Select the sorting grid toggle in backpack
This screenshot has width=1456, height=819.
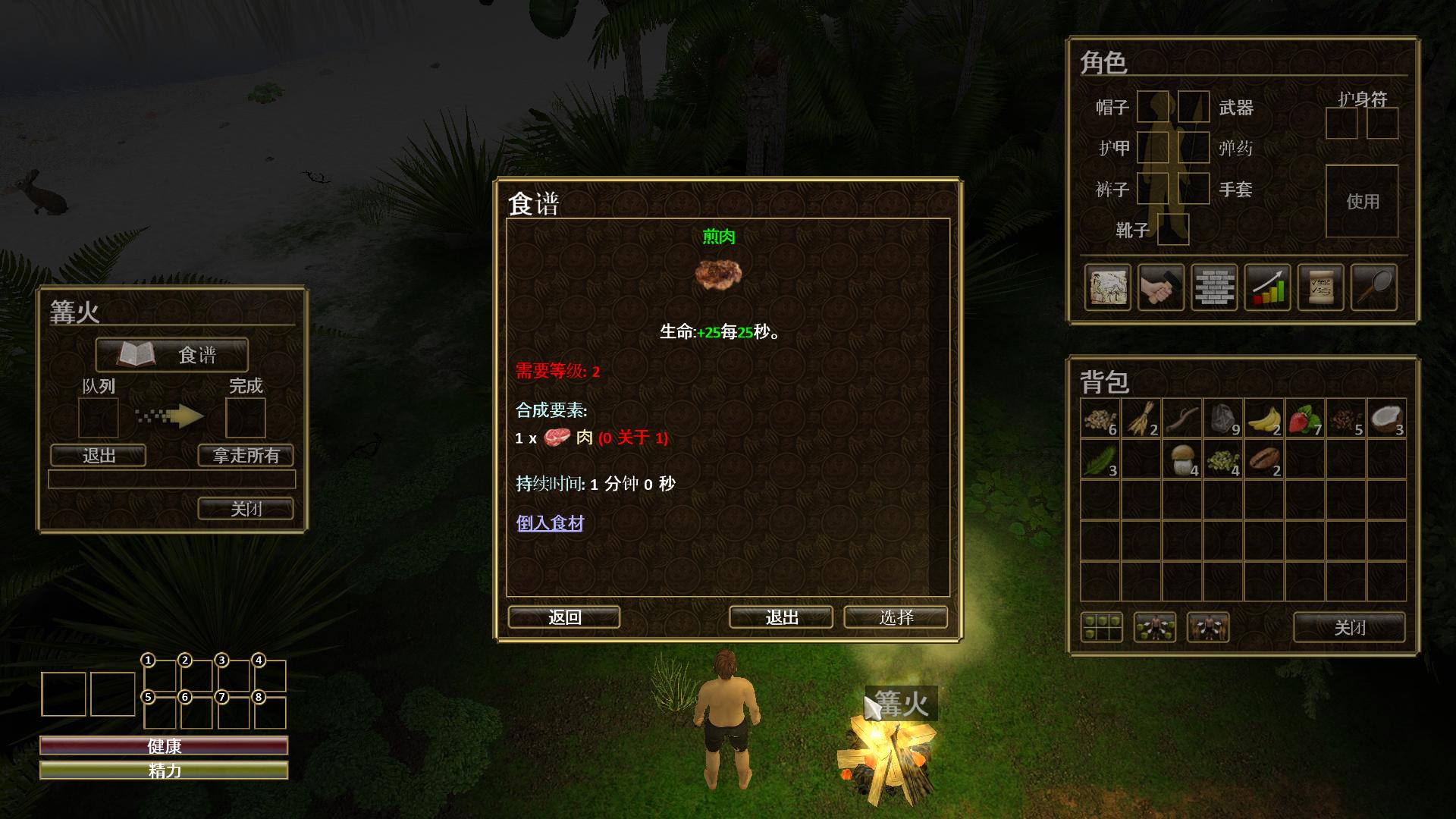point(1101,626)
